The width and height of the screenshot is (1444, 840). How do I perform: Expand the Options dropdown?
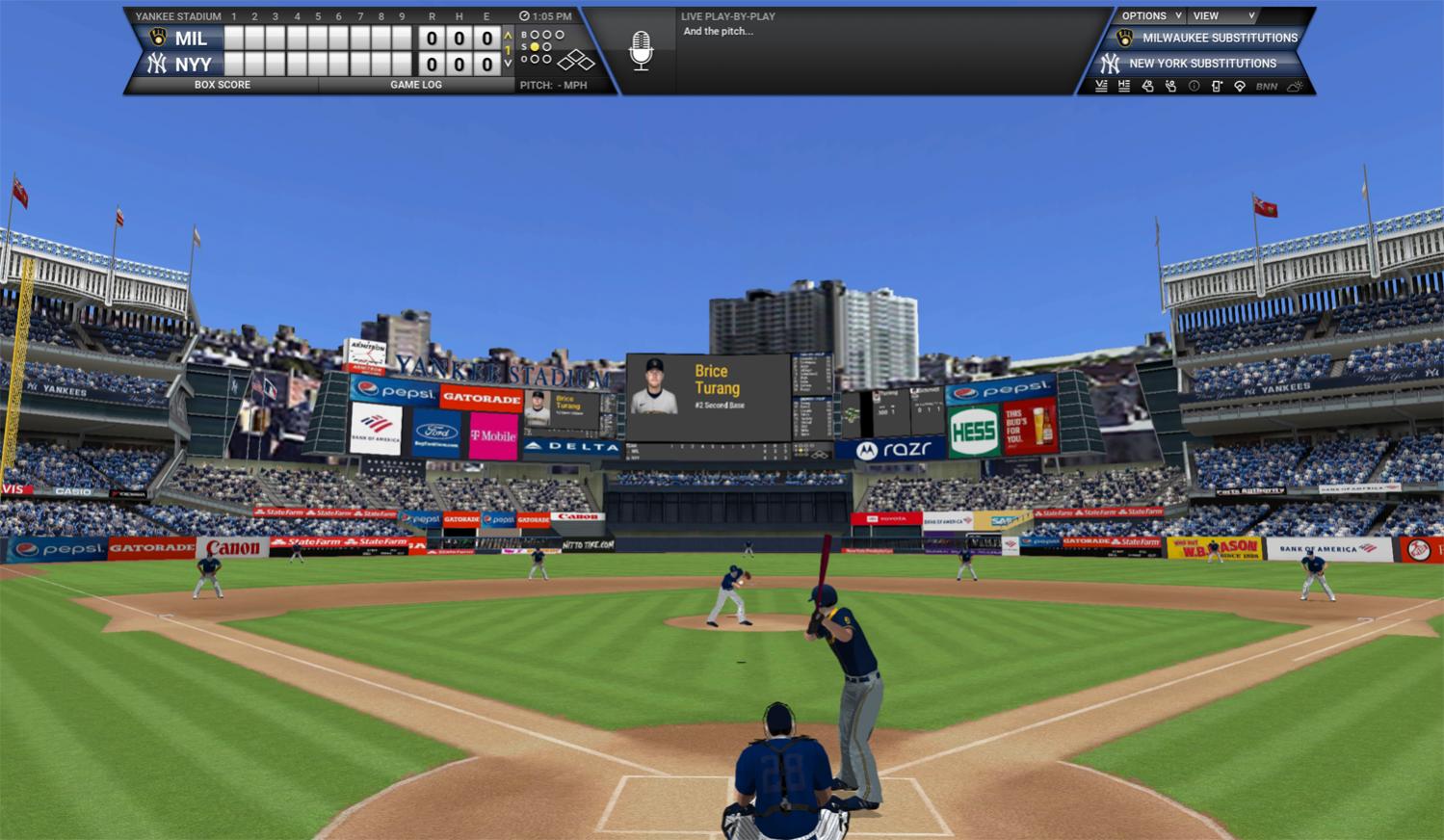(1150, 16)
